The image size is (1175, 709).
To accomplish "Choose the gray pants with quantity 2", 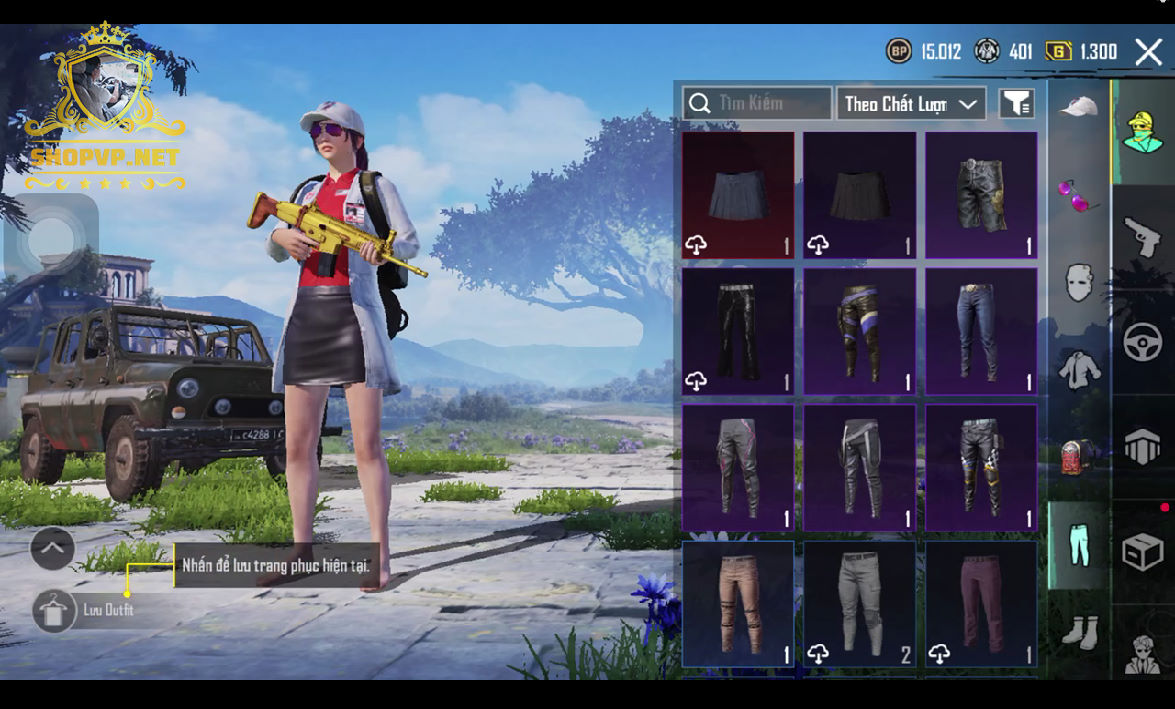I will tap(860, 604).
